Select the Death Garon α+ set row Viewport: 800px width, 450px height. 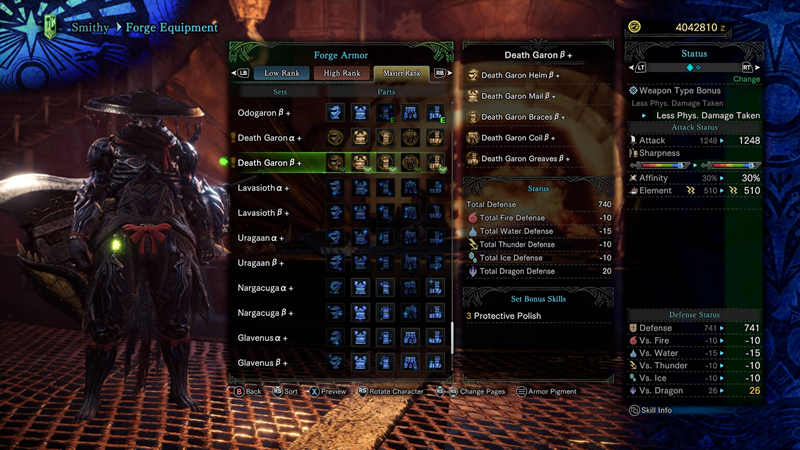(270, 138)
